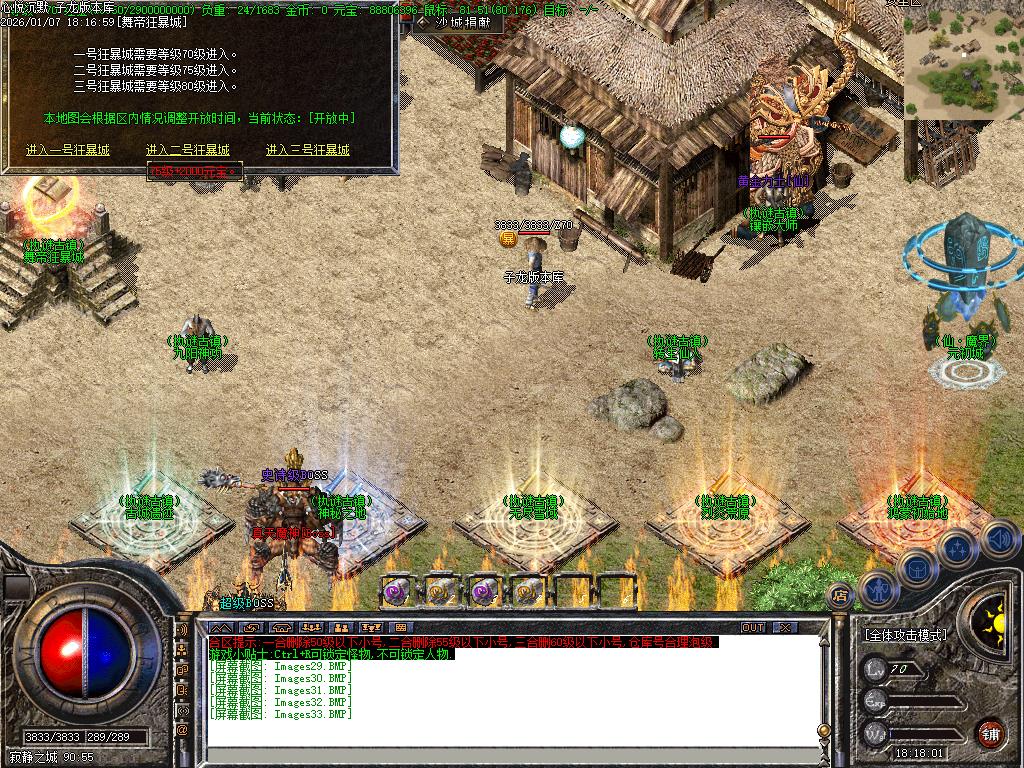The height and width of the screenshot is (768, 1024).
Task: Click the keypad icon on chat toolbar
Action: tap(402, 628)
